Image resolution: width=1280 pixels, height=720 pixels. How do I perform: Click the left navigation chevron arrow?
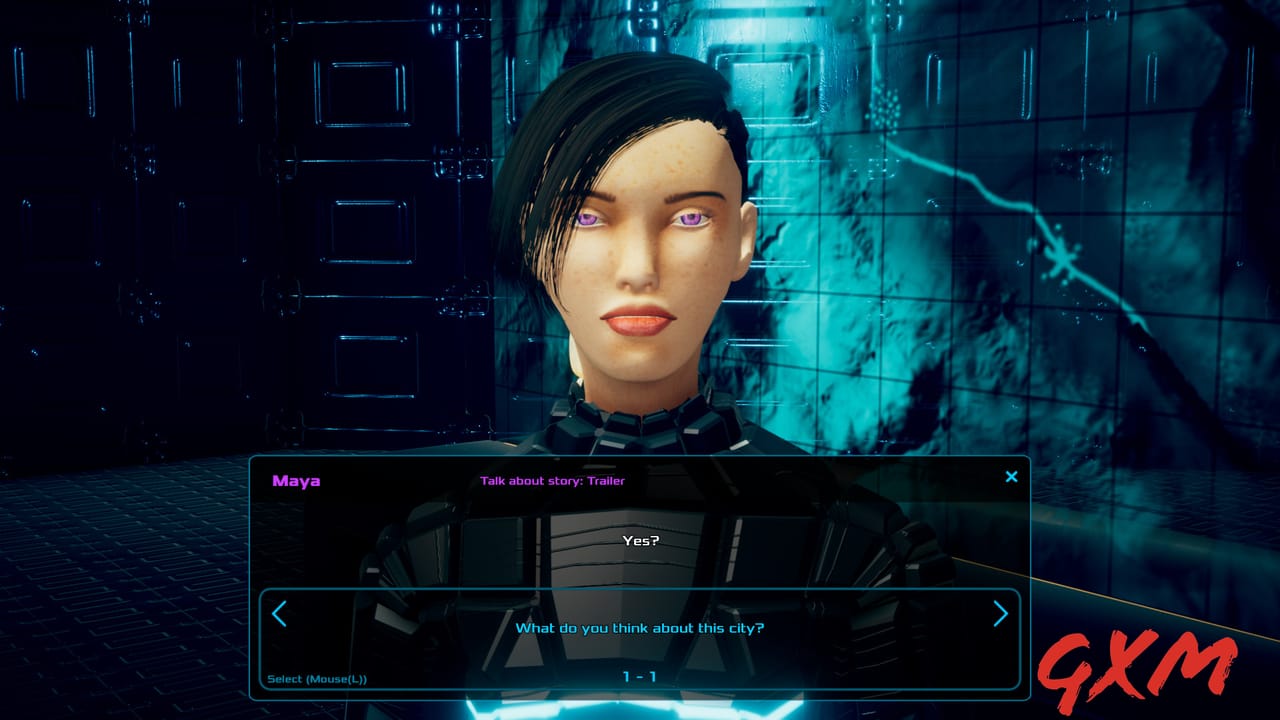281,614
